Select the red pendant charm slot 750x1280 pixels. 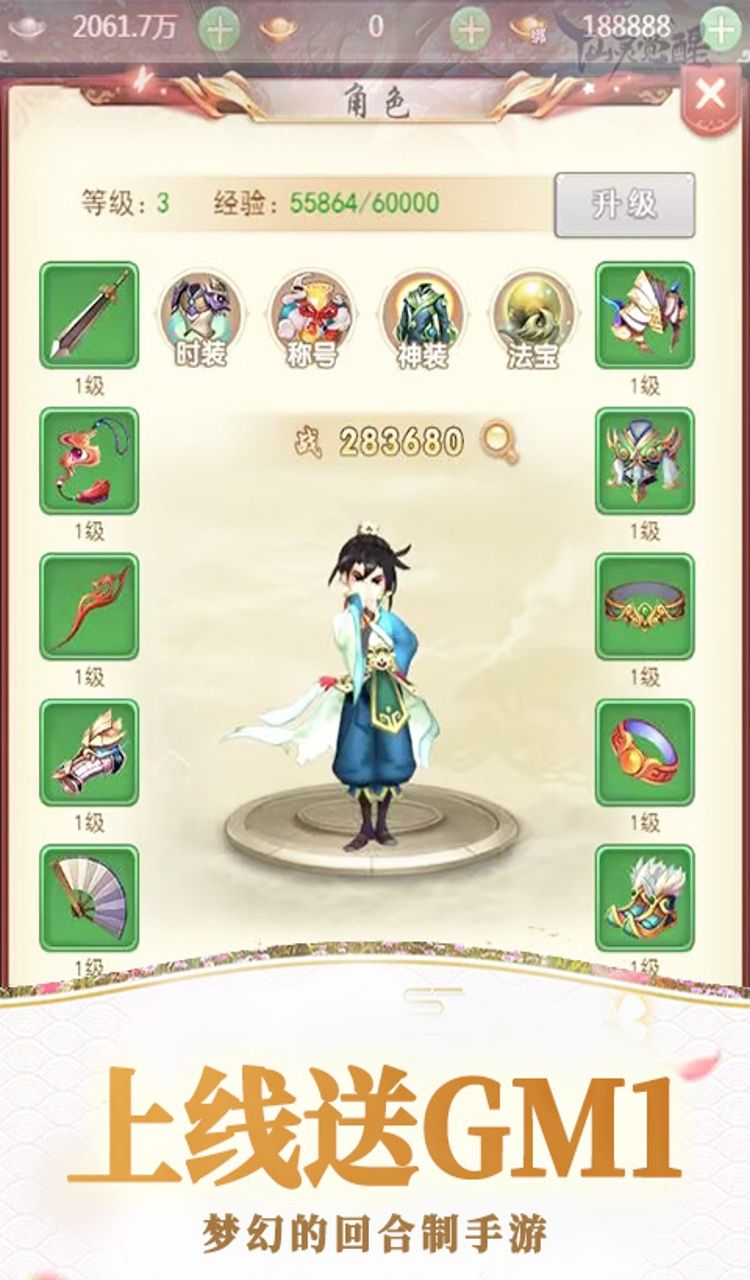click(x=89, y=461)
